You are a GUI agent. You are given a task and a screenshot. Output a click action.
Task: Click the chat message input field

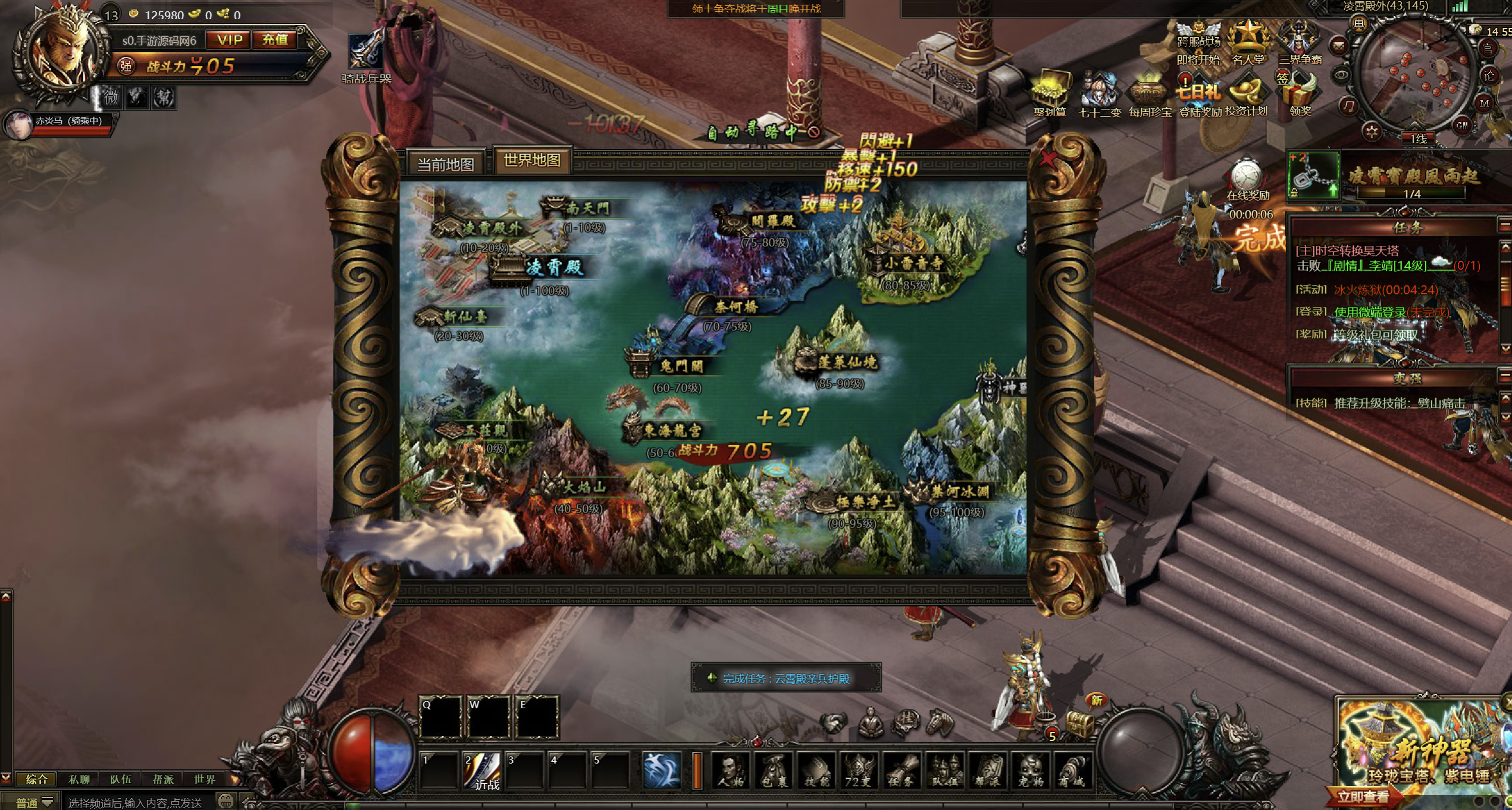[x=137, y=803]
